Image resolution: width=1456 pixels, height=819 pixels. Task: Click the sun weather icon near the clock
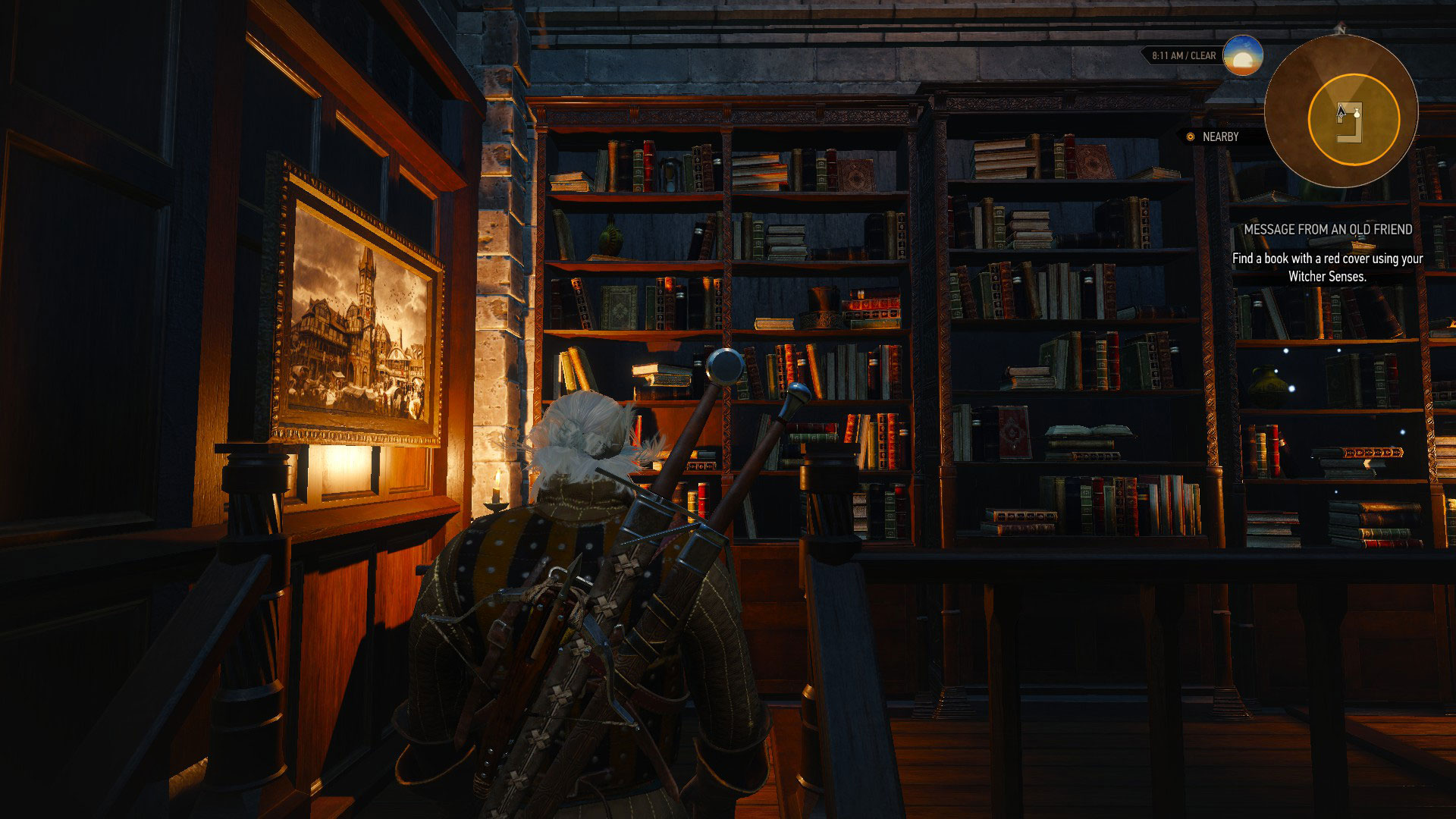coord(1242,55)
